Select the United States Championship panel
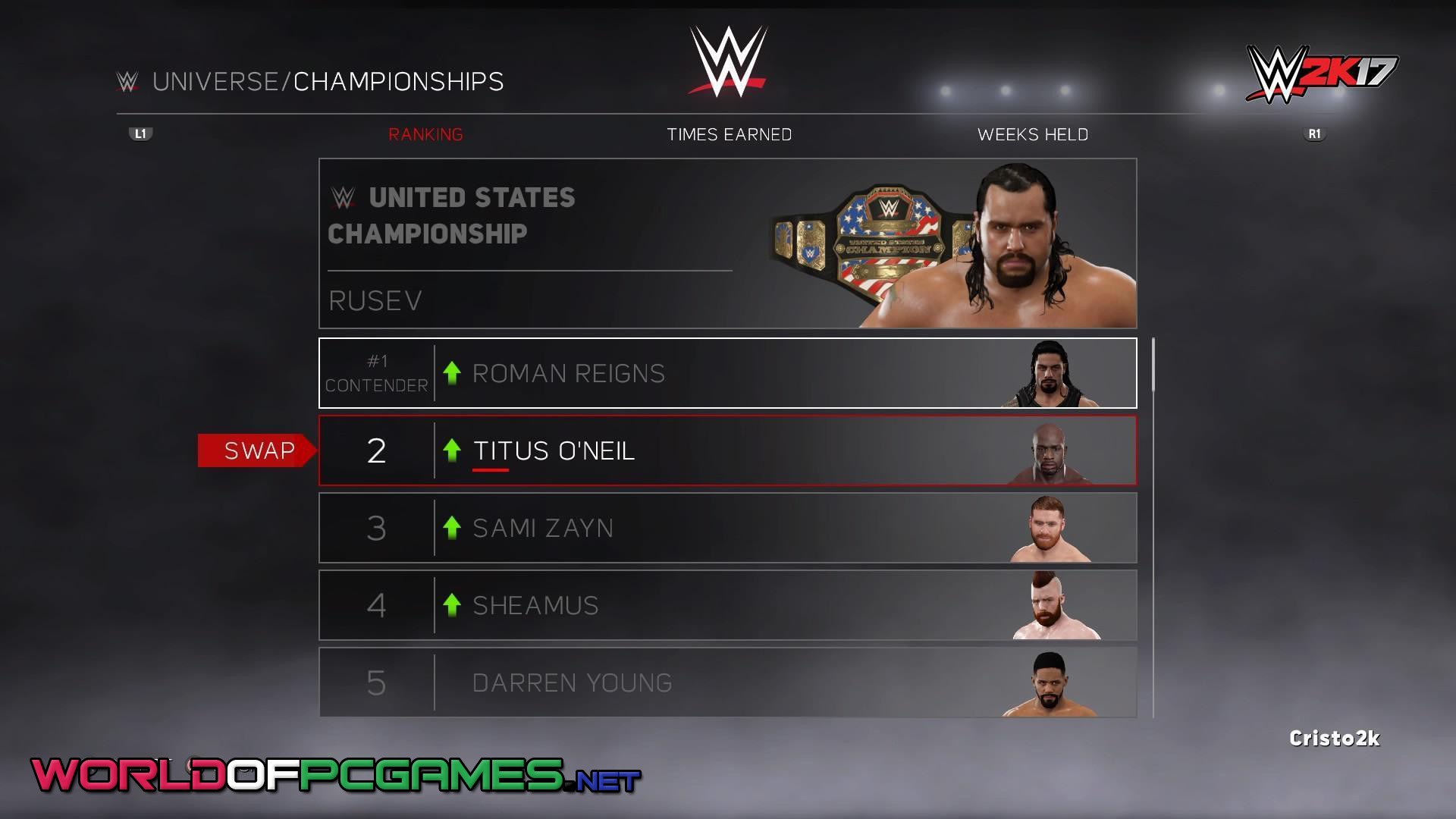The width and height of the screenshot is (1456, 819). pyautogui.click(x=727, y=243)
